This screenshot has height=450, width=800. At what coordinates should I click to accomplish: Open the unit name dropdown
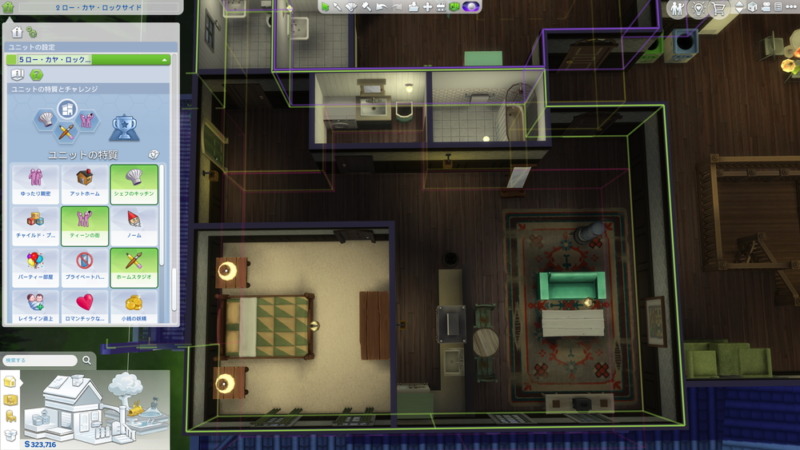click(88, 60)
